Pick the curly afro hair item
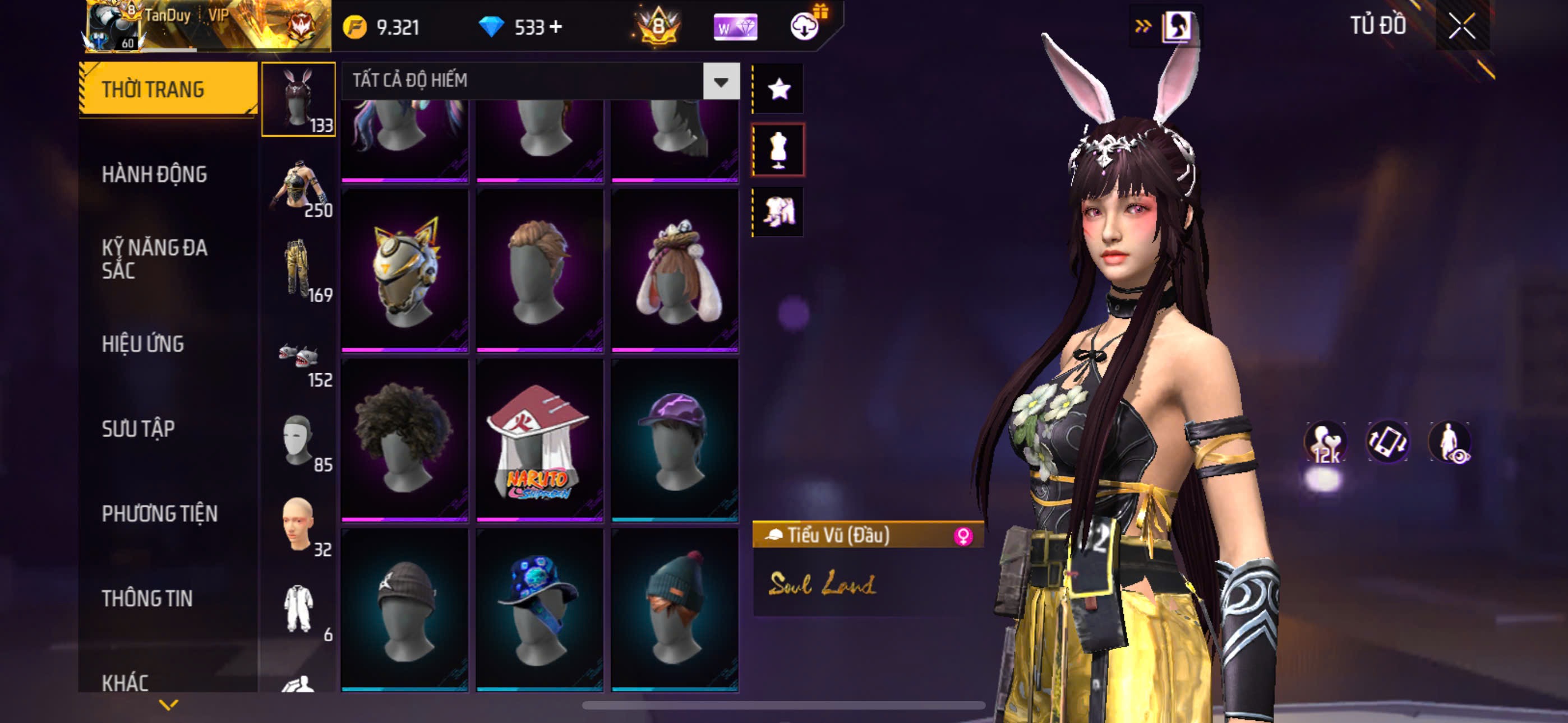The image size is (1568, 723). (405, 439)
